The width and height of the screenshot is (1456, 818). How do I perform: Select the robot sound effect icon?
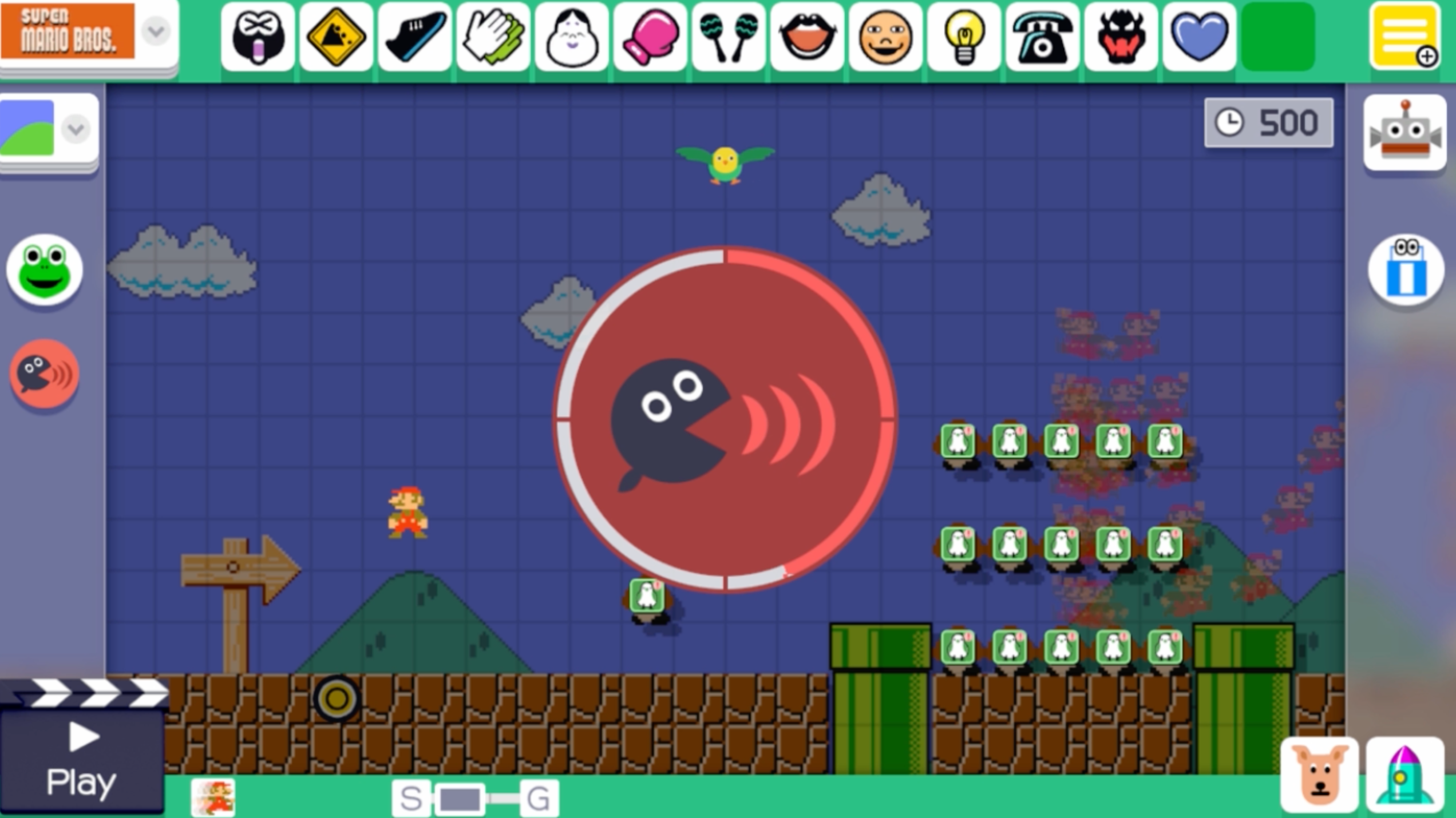click(x=1406, y=132)
